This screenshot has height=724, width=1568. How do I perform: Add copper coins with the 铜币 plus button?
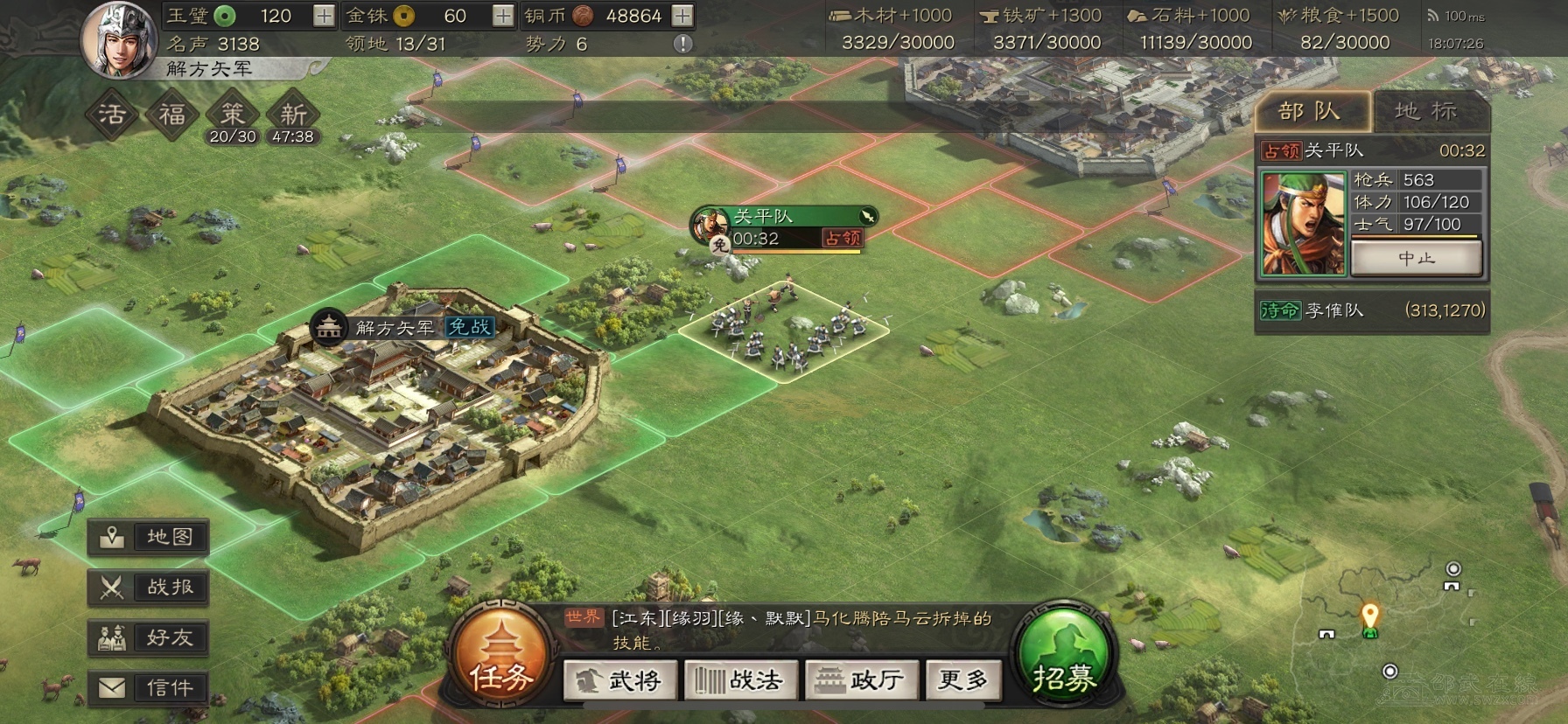coord(682,16)
